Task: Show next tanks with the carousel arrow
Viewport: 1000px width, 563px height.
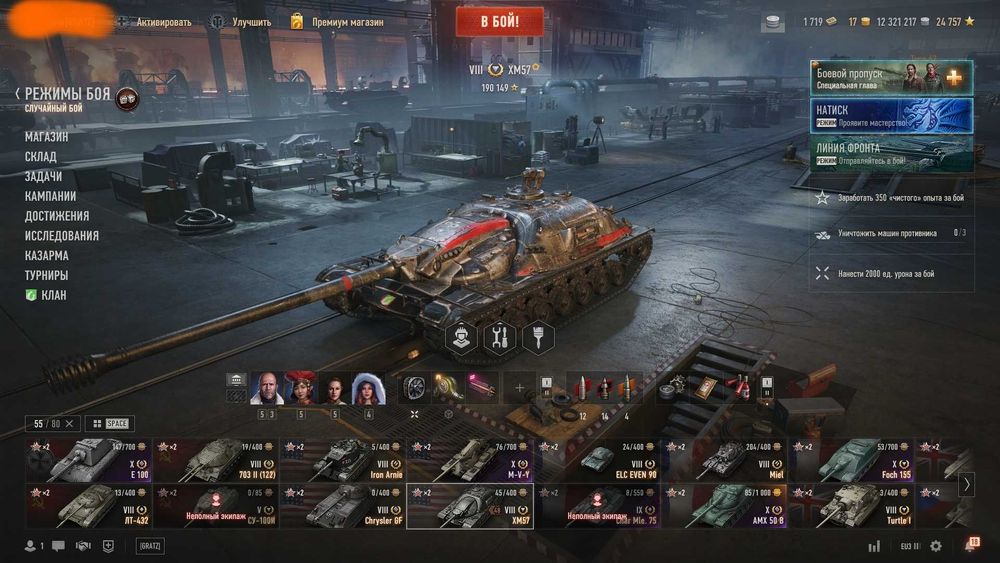Action: (966, 484)
